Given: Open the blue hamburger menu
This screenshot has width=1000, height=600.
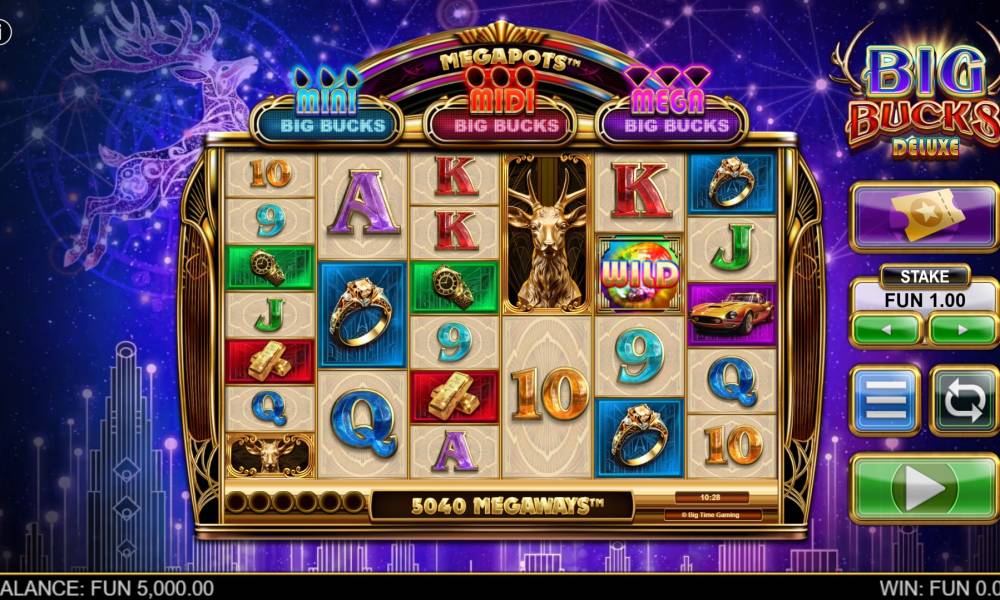Looking at the screenshot, I should (885, 400).
